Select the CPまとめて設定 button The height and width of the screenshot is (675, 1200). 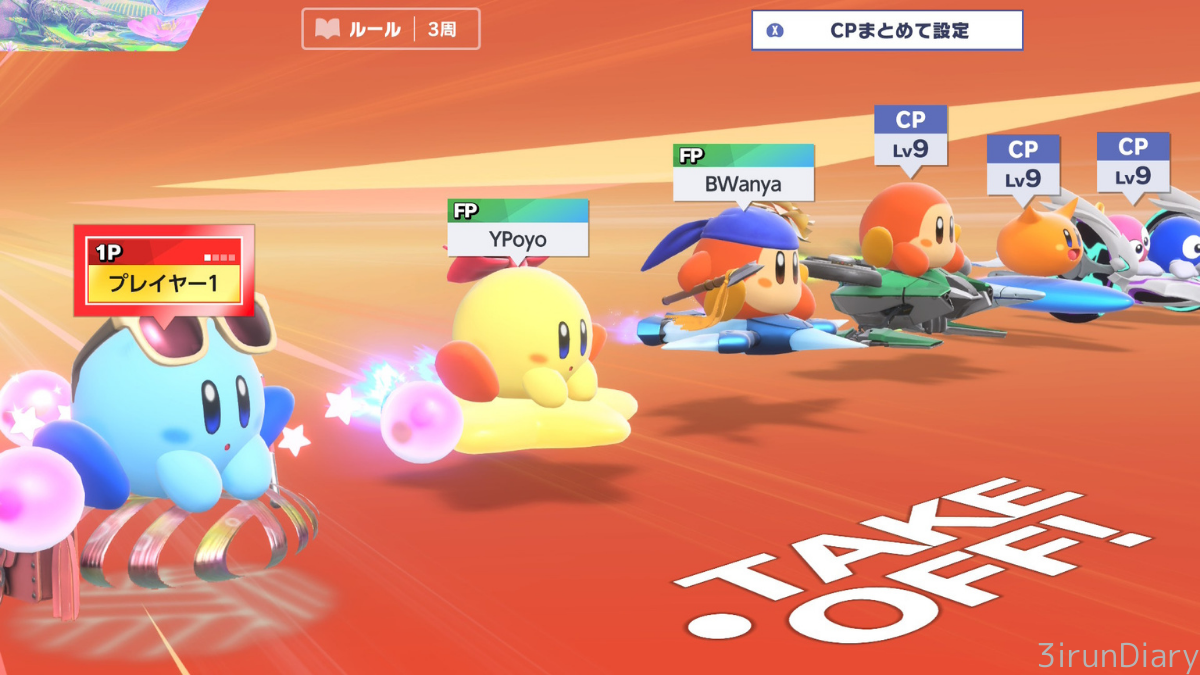point(887,30)
